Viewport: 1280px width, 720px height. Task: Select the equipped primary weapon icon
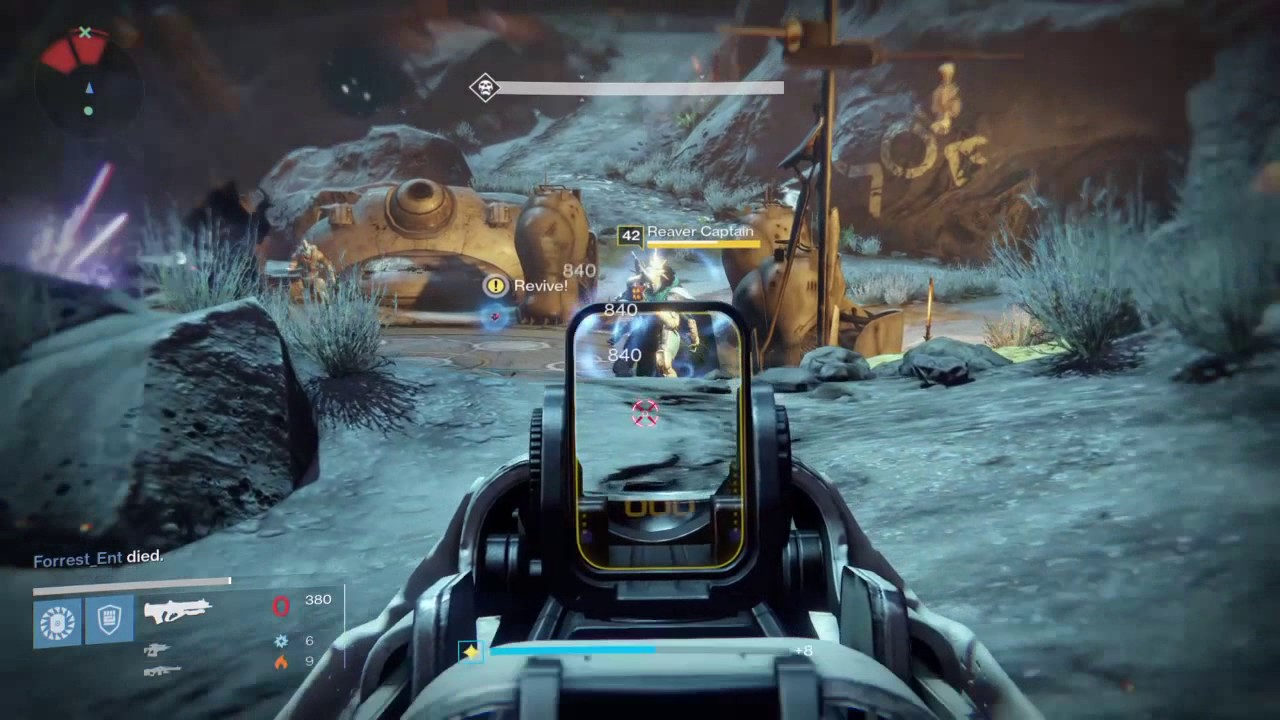(x=177, y=610)
